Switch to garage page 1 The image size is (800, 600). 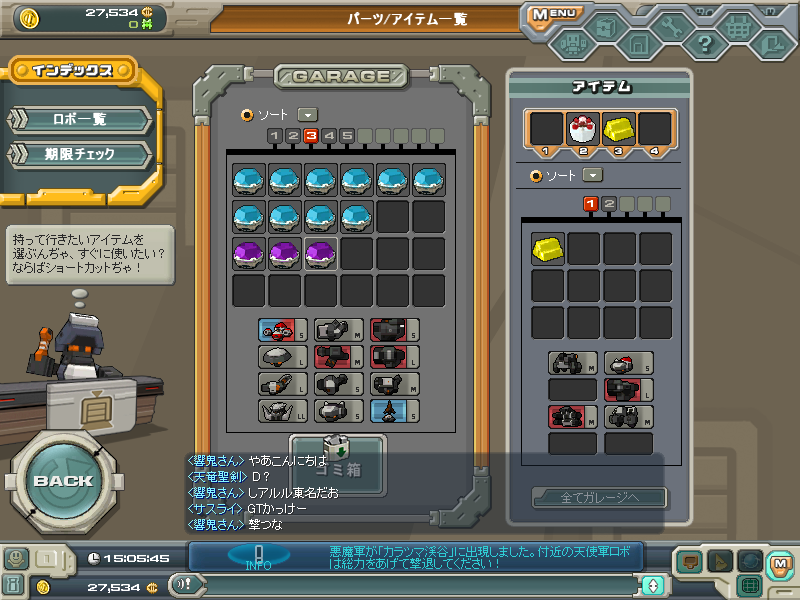tap(275, 136)
